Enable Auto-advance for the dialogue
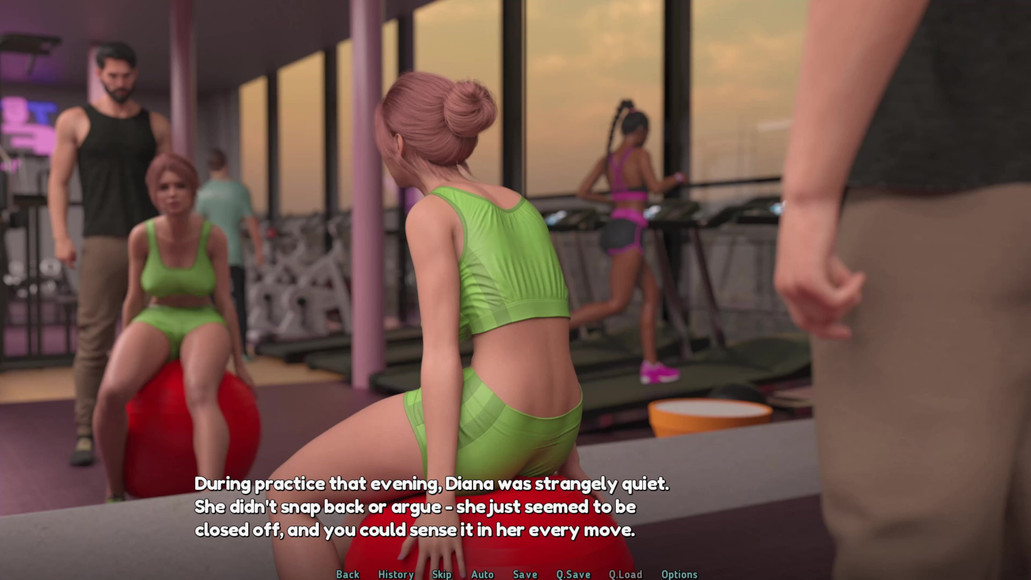 (x=483, y=574)
